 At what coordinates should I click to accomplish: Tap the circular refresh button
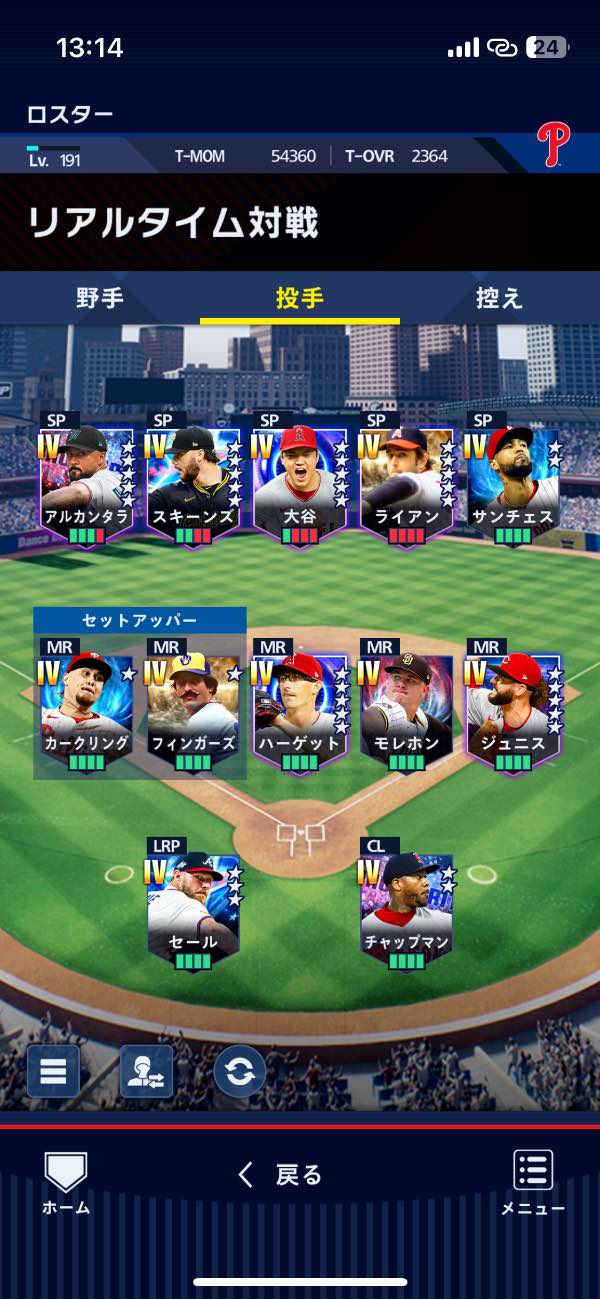click(240, 1071)
